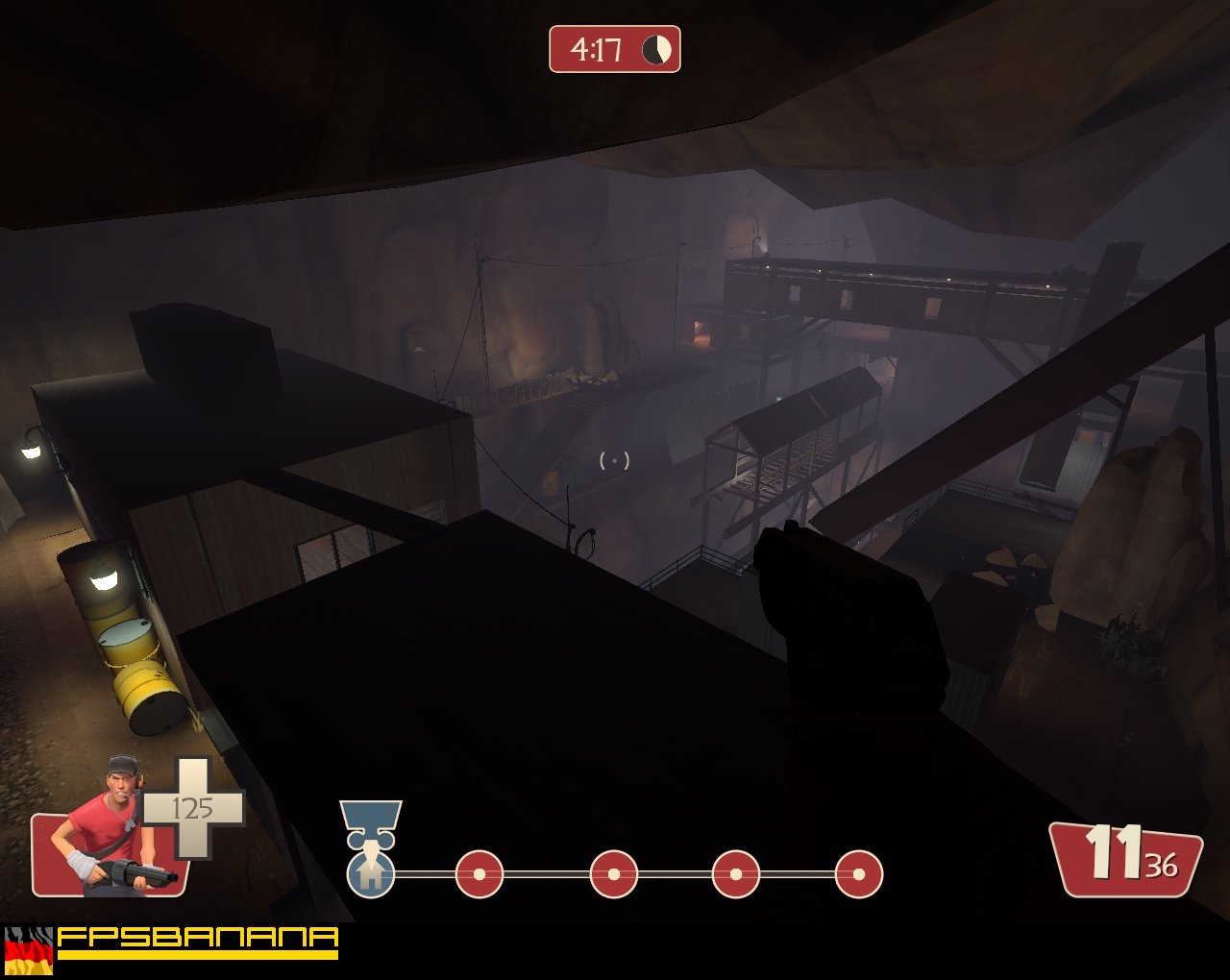Click the final checkpoint marker on the payload track
Screen dimensions: 1230x980
(858, 874)
